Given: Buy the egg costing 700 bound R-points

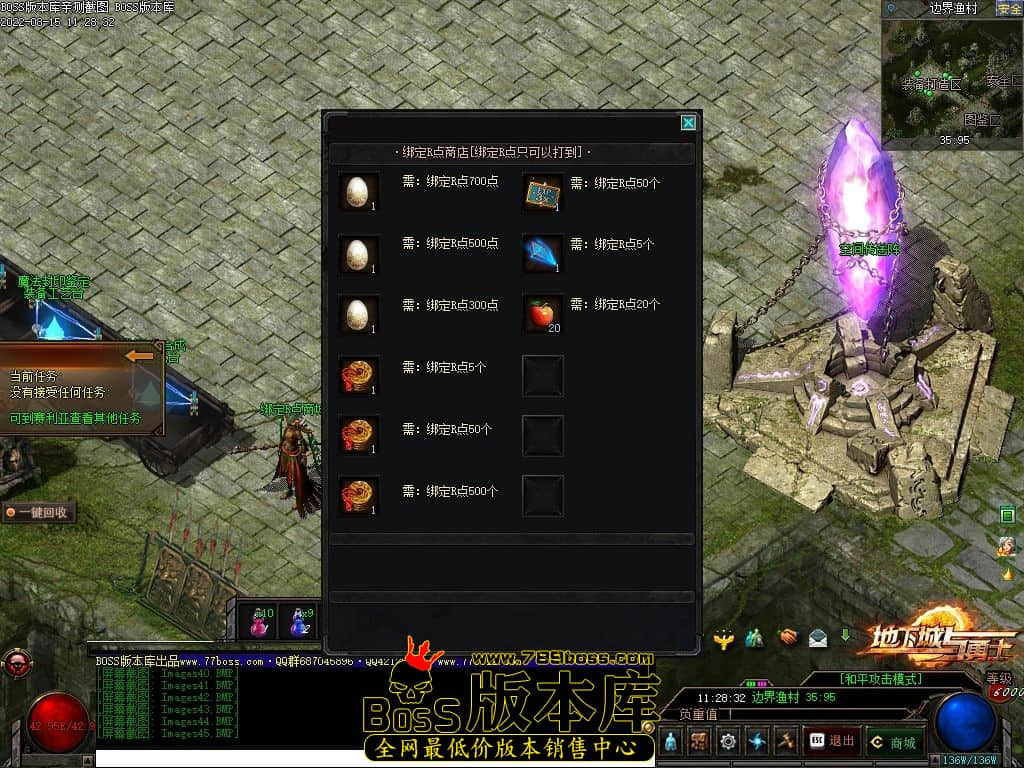Looking at the screenshot, I should (358, 191).
